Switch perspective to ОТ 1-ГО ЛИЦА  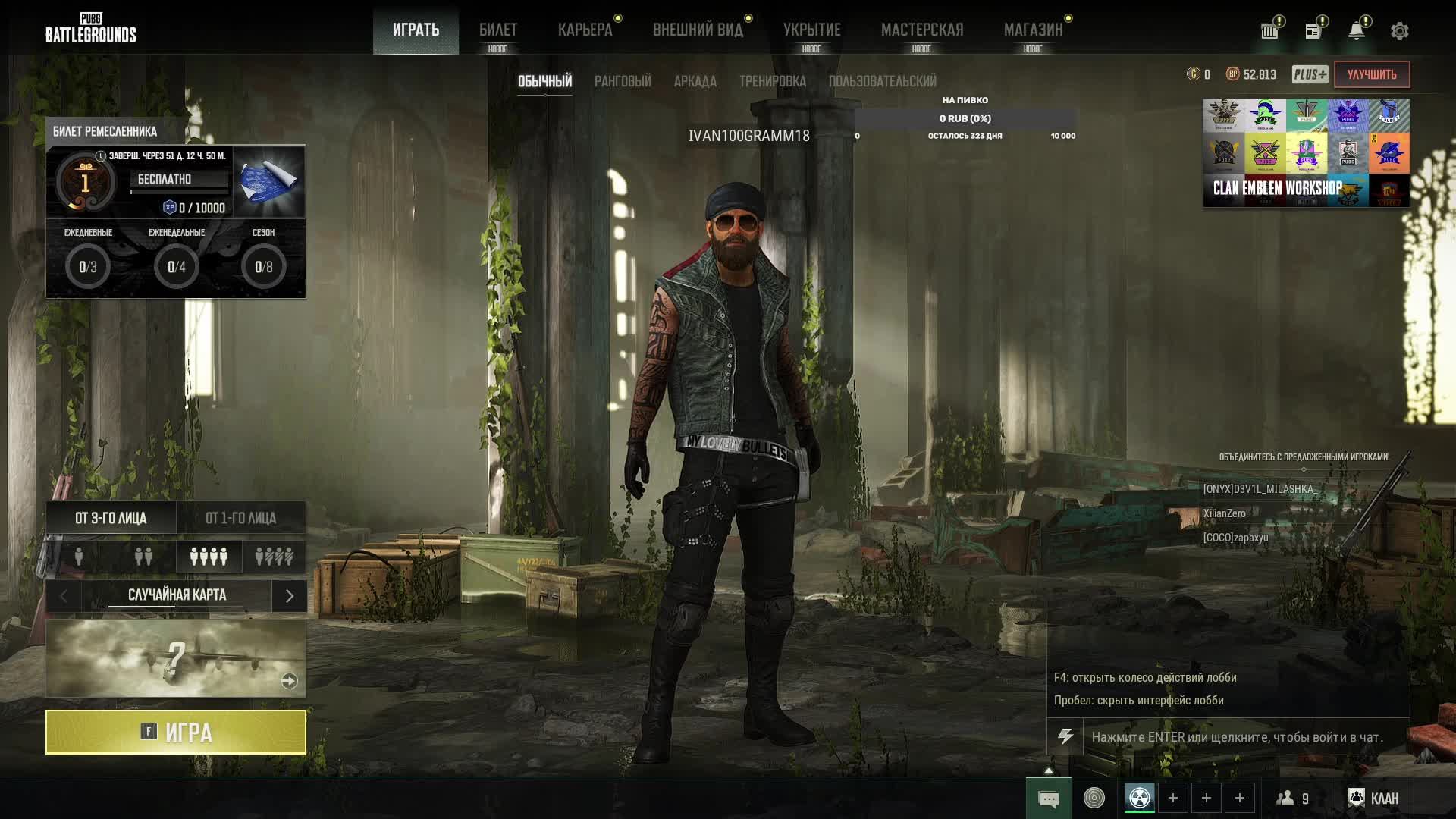click(240, 518)
